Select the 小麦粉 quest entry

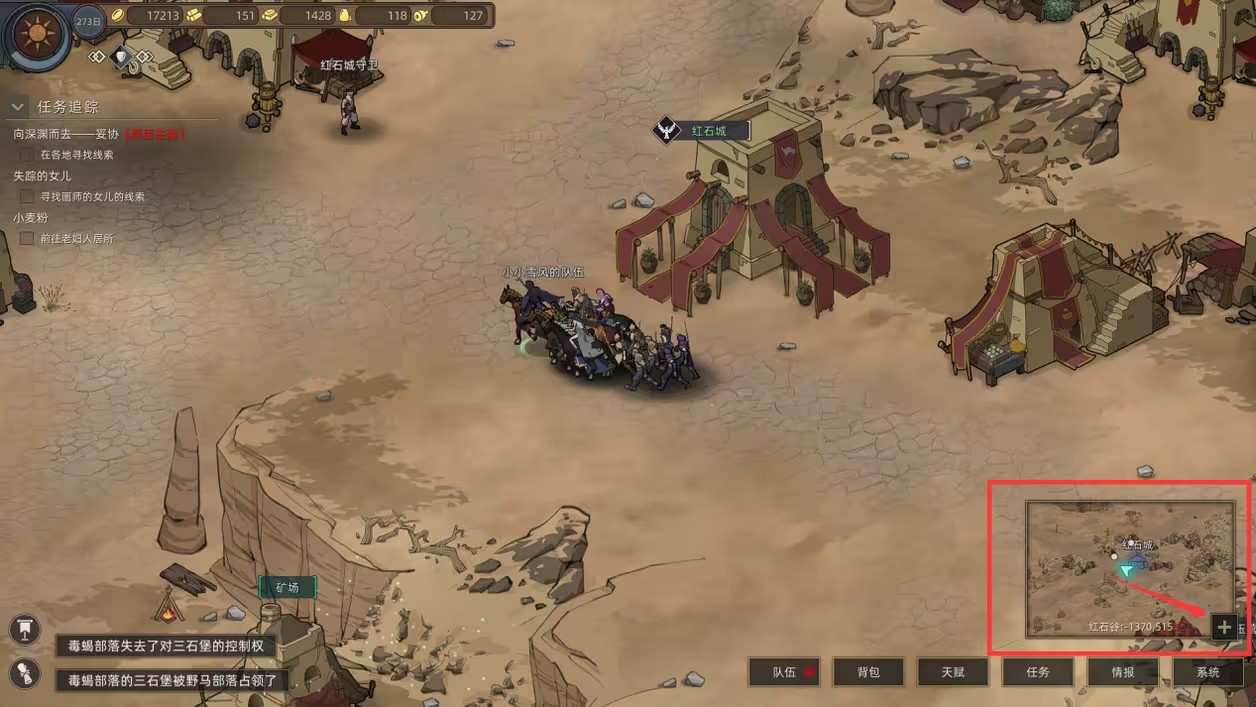coord(31,217)
